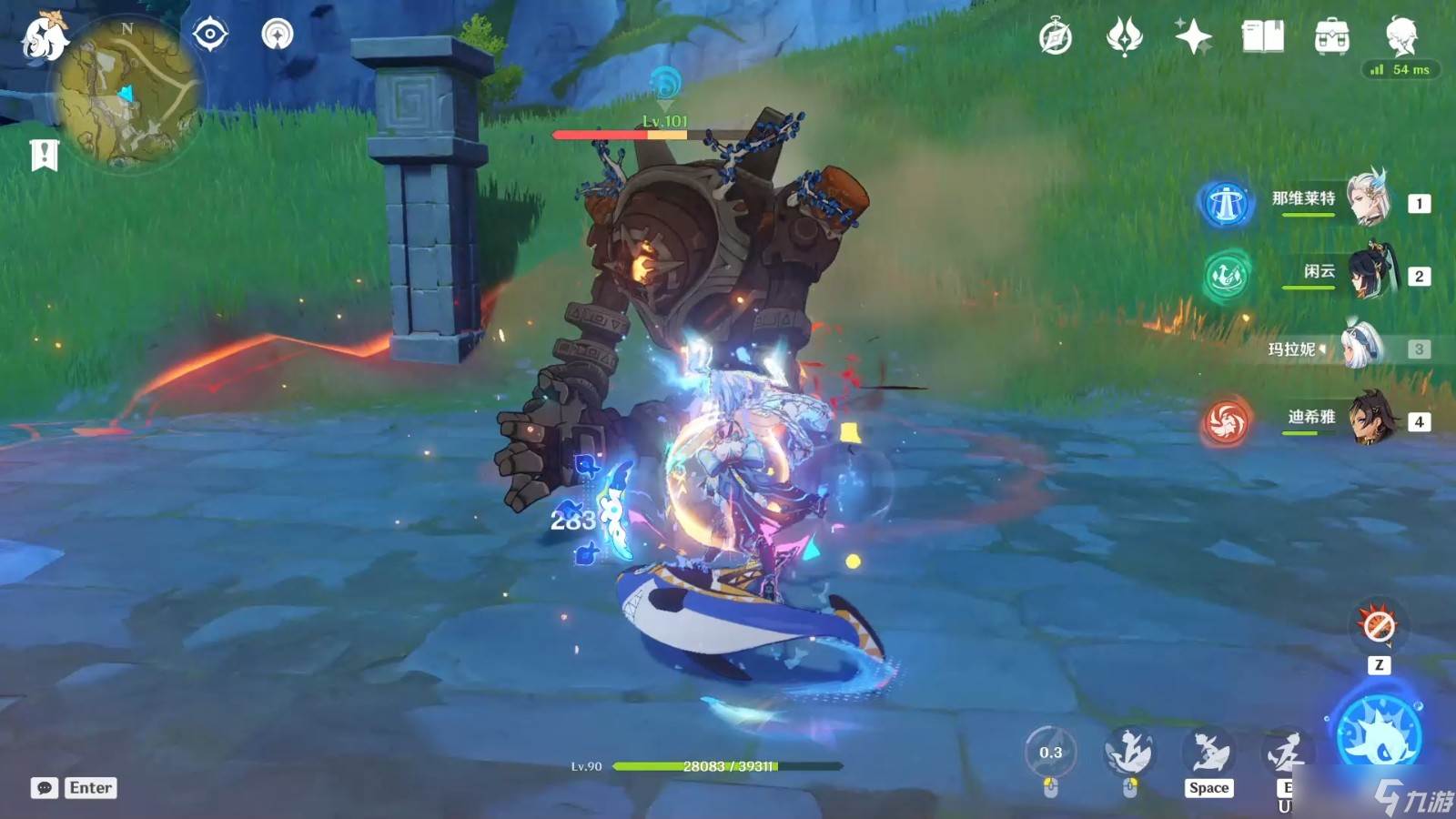Use the crossed-out gadget icon
The height and width of the screenshot is (819, 1456).
click(1379, 626)
